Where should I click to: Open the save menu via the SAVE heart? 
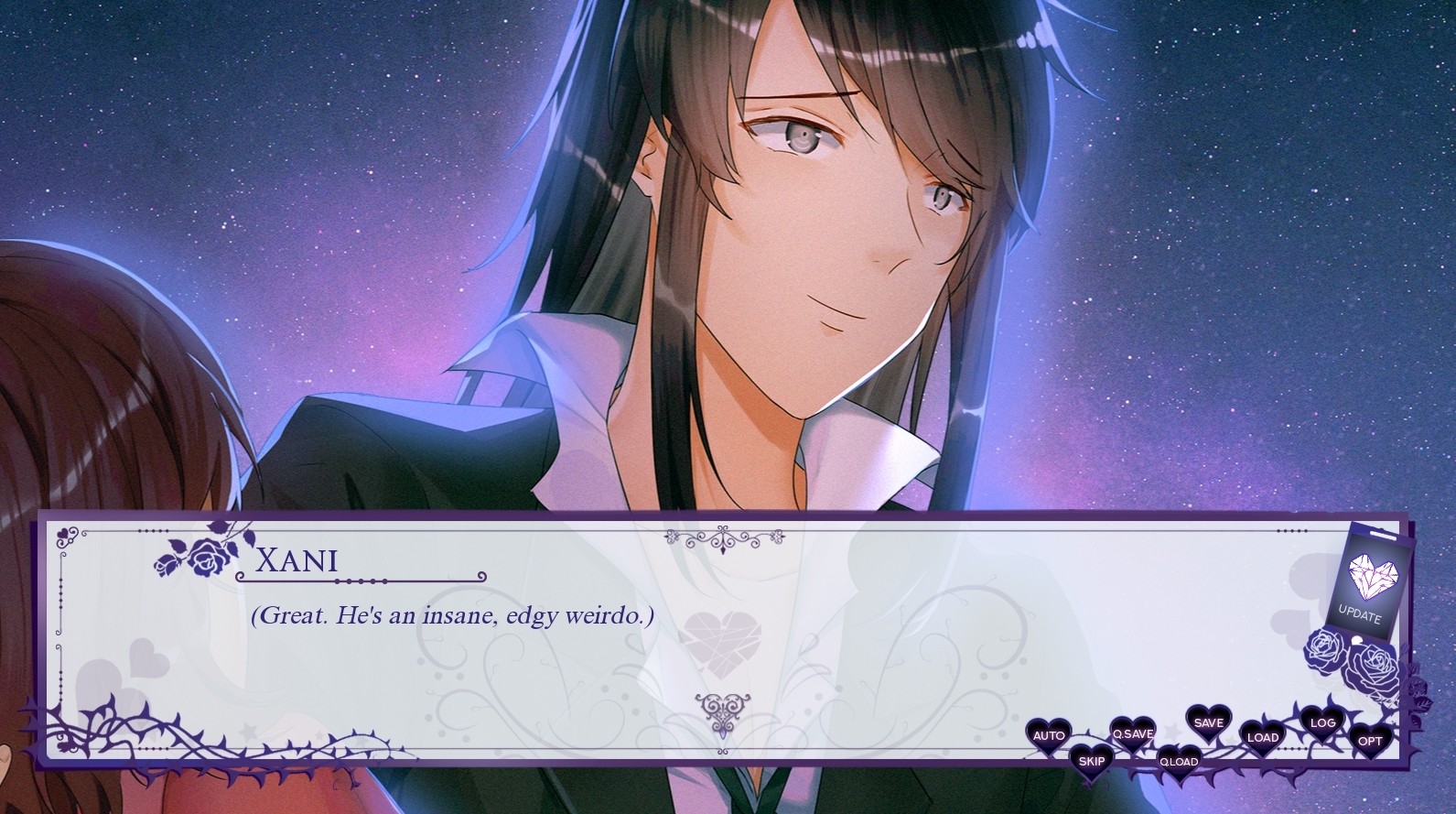(x=1208, y=723)
